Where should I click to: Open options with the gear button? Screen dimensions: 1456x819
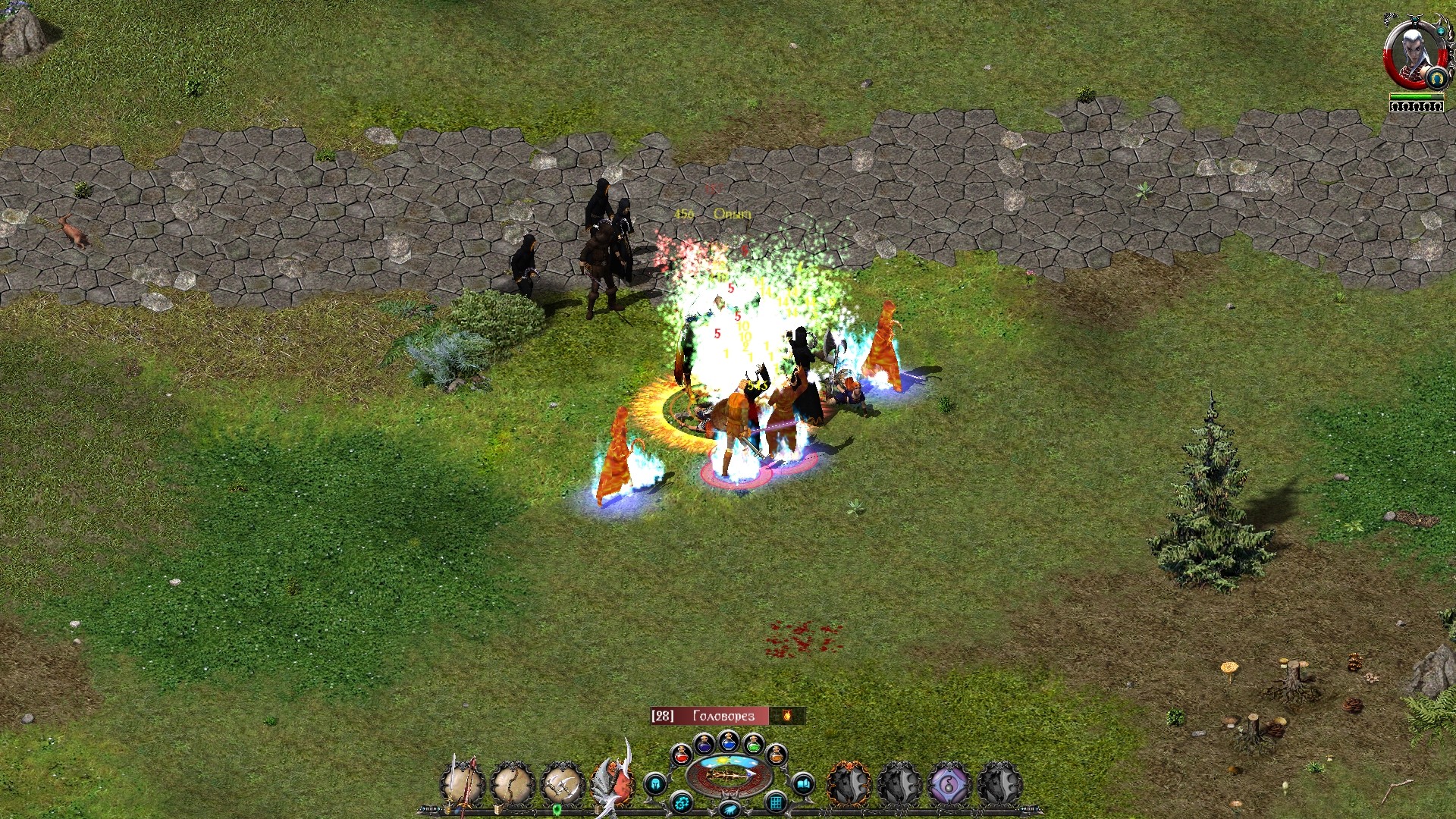pos(682,802)
